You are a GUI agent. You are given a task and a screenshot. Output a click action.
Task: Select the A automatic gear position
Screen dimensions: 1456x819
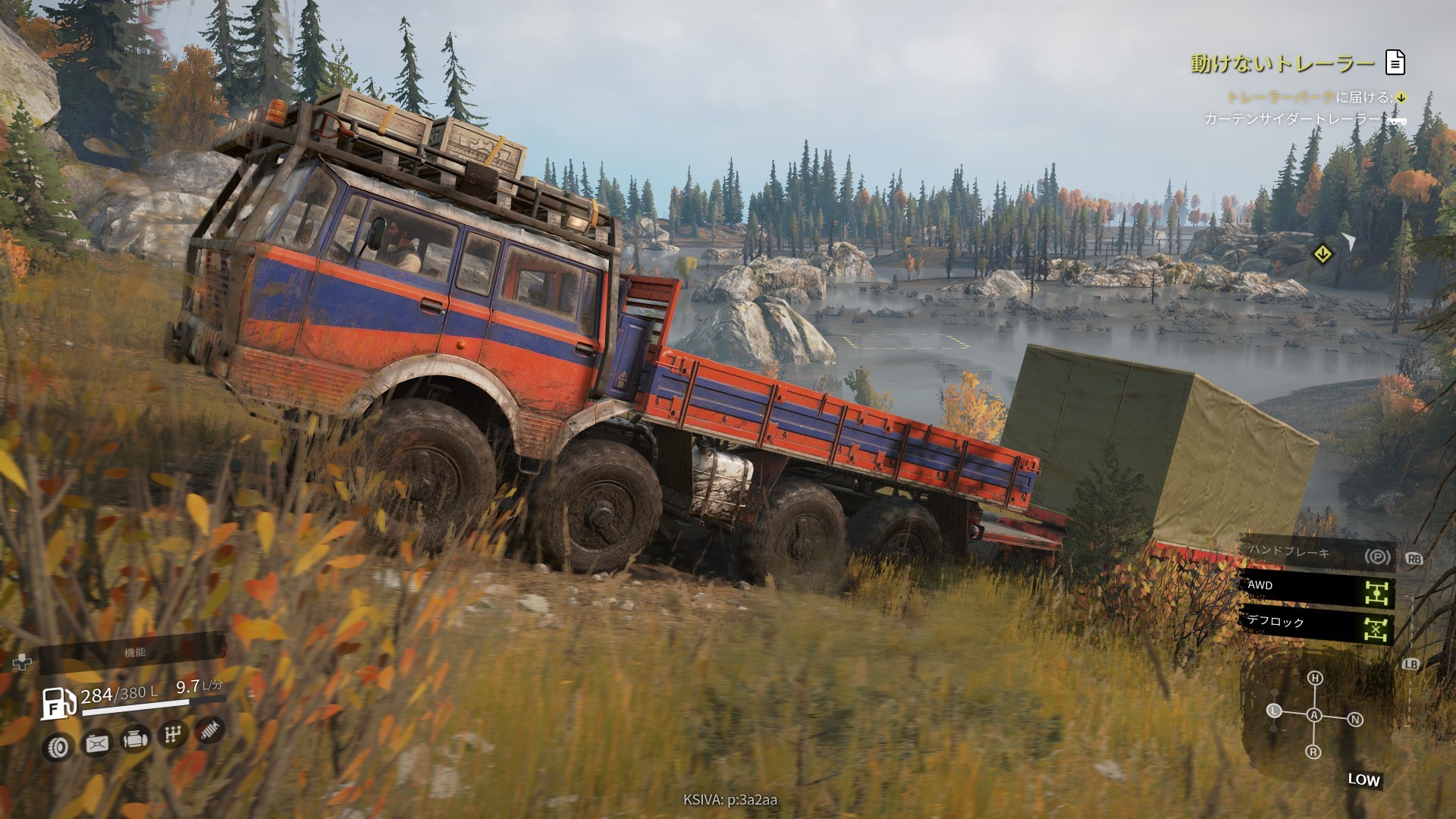(x=1314, y=715)
